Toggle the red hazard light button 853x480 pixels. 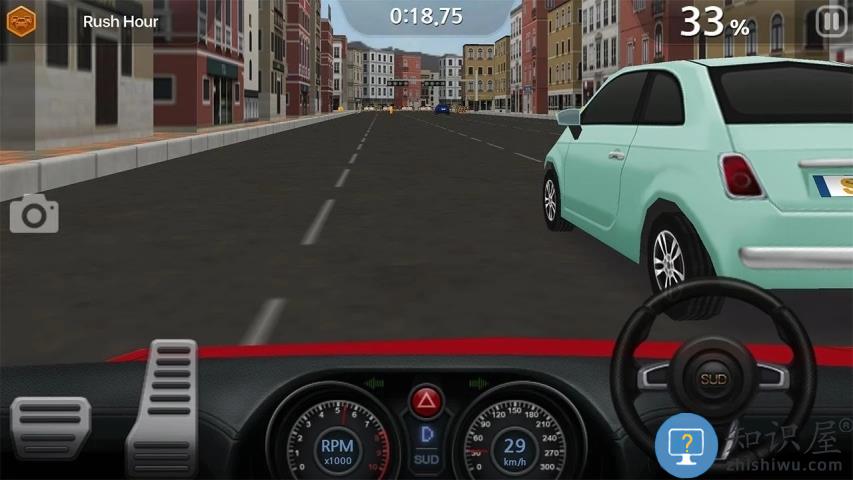426,402
